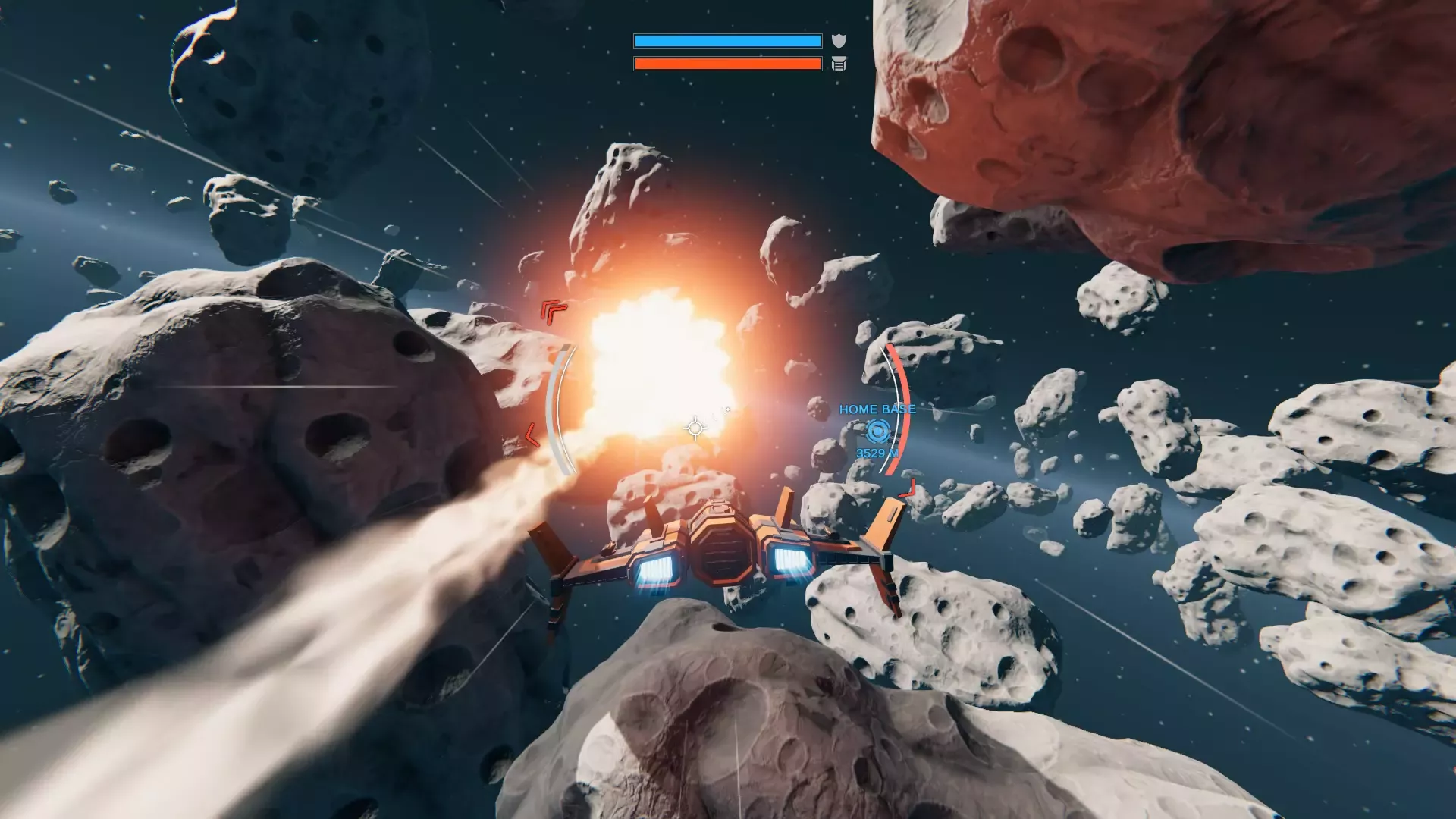This screenshot has height=819, width=1456.
Task: Click the hull icon beside the orange bar
Action: 839,64
